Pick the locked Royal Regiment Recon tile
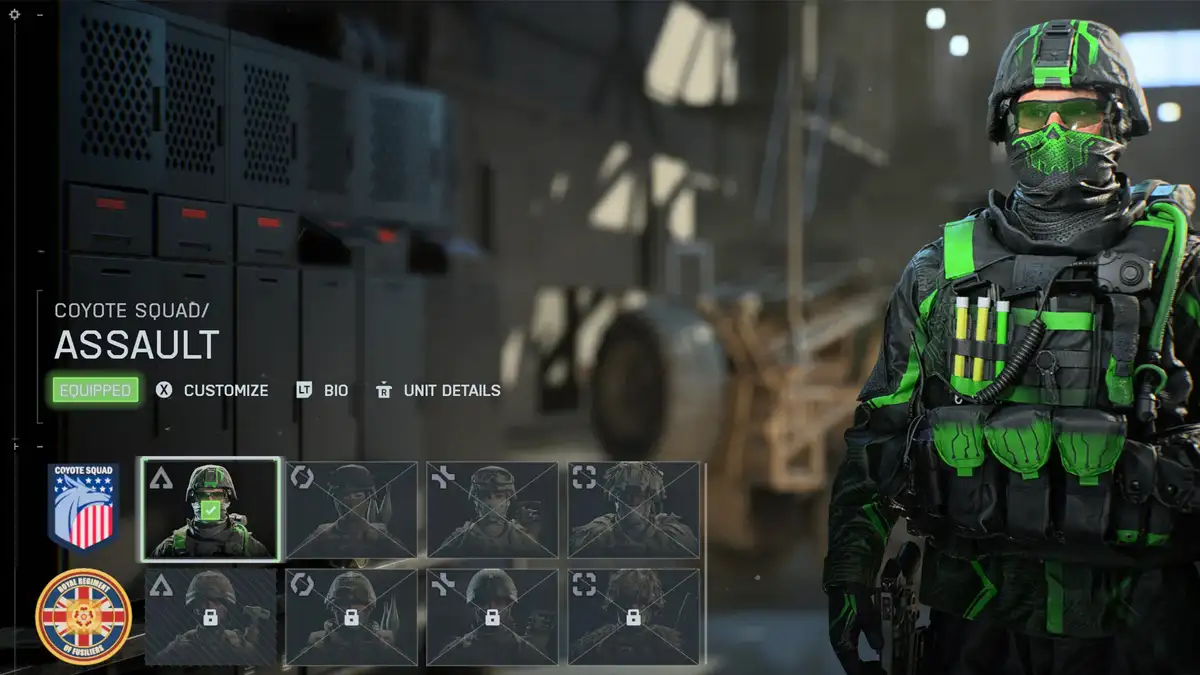 (x=634, y=617)
